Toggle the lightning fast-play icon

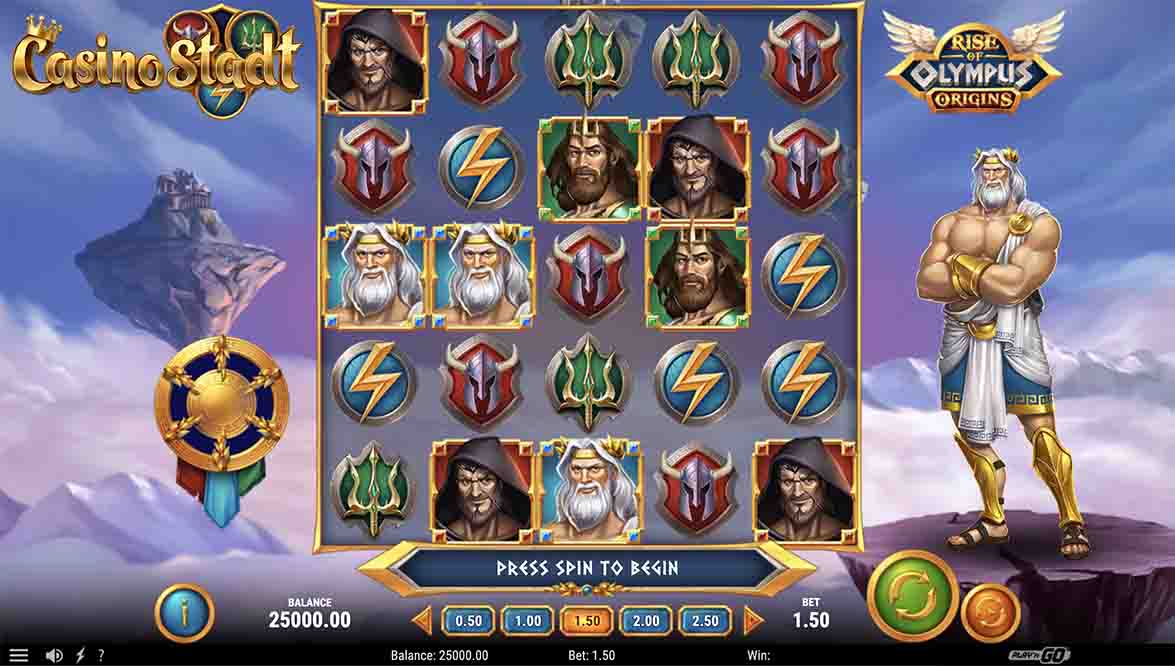pos(80,656)
